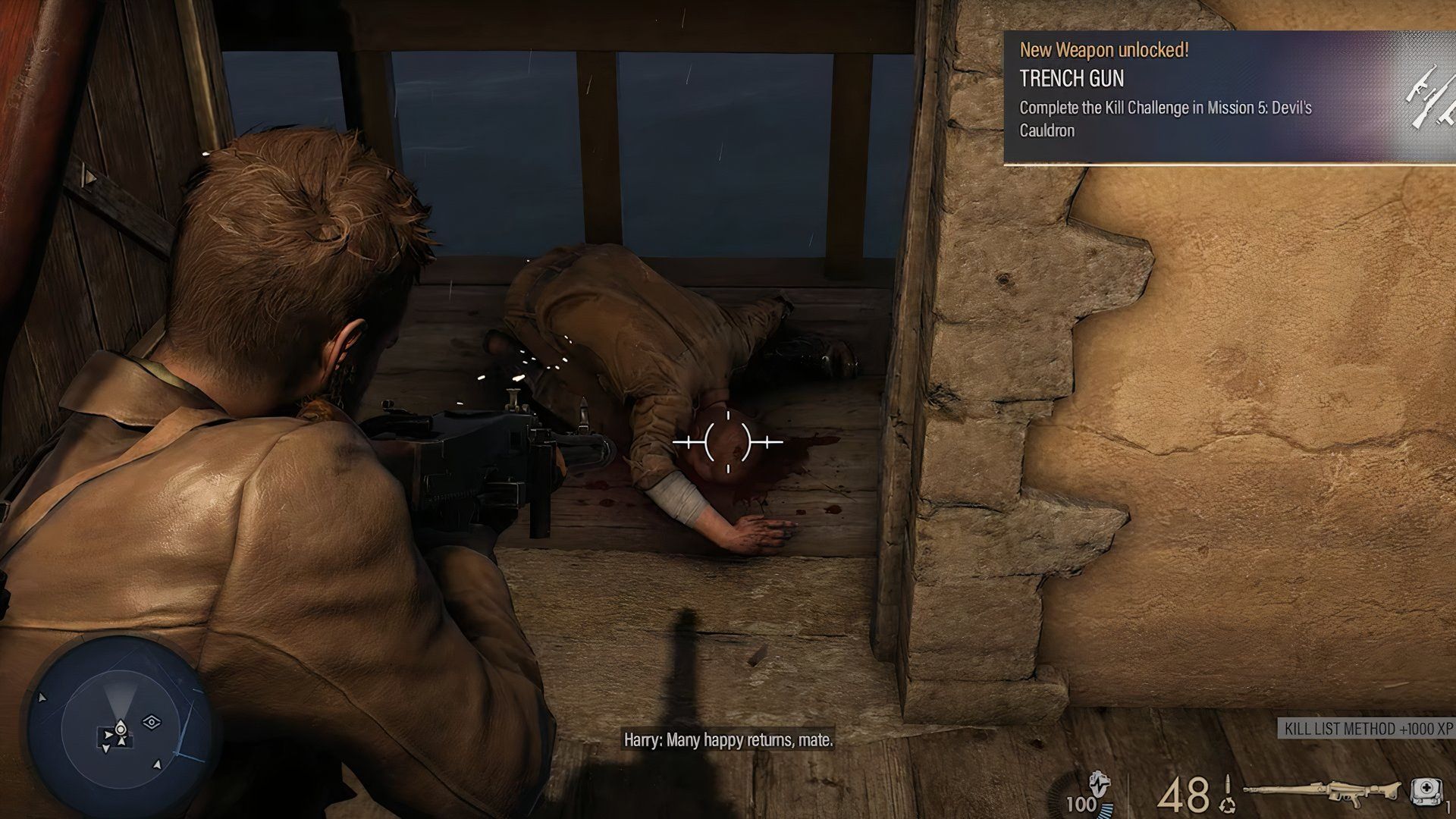Image resolution: width=1456 pixels, height=819 pixels.
Task: Click the eye awareness icon on the minimap
Action: point(152,722)
